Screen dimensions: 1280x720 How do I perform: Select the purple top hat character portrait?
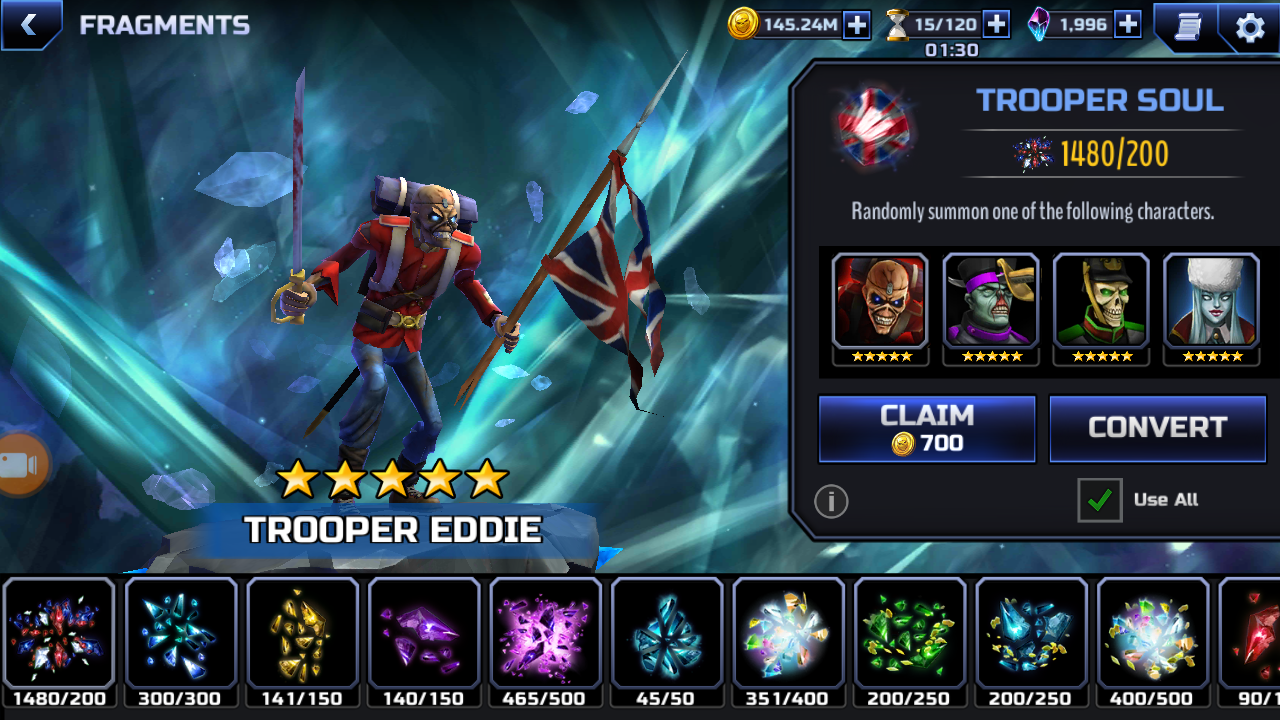(991, 302)
